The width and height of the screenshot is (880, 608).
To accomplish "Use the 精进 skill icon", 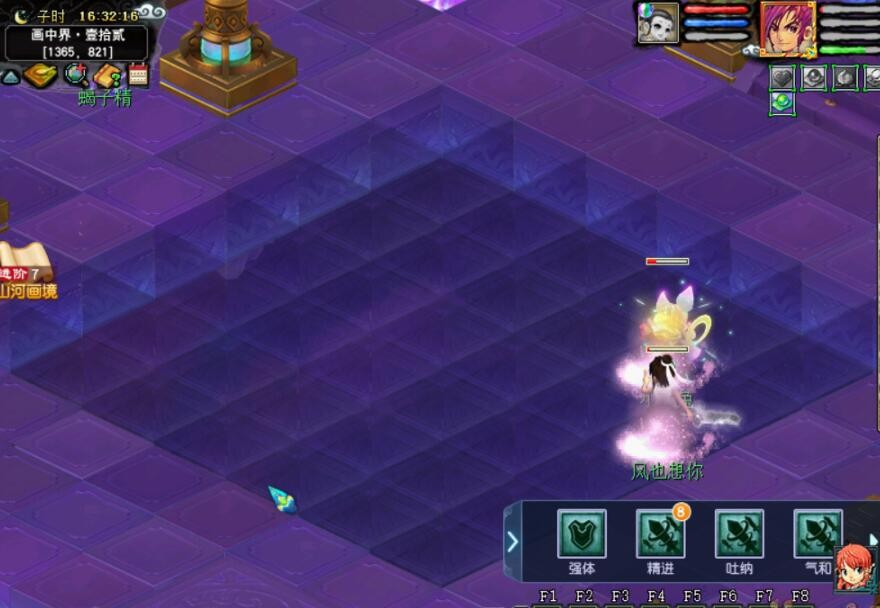I will point(660,534).
